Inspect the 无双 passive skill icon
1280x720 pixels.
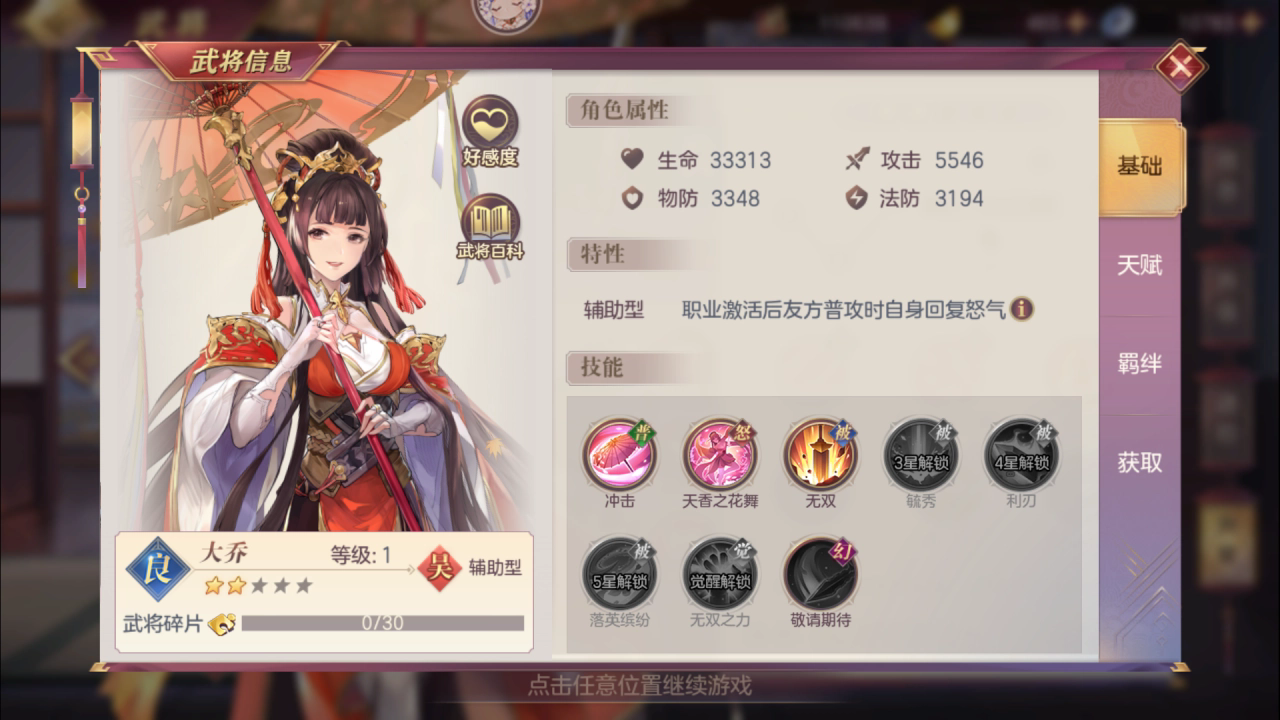(819, 457)
